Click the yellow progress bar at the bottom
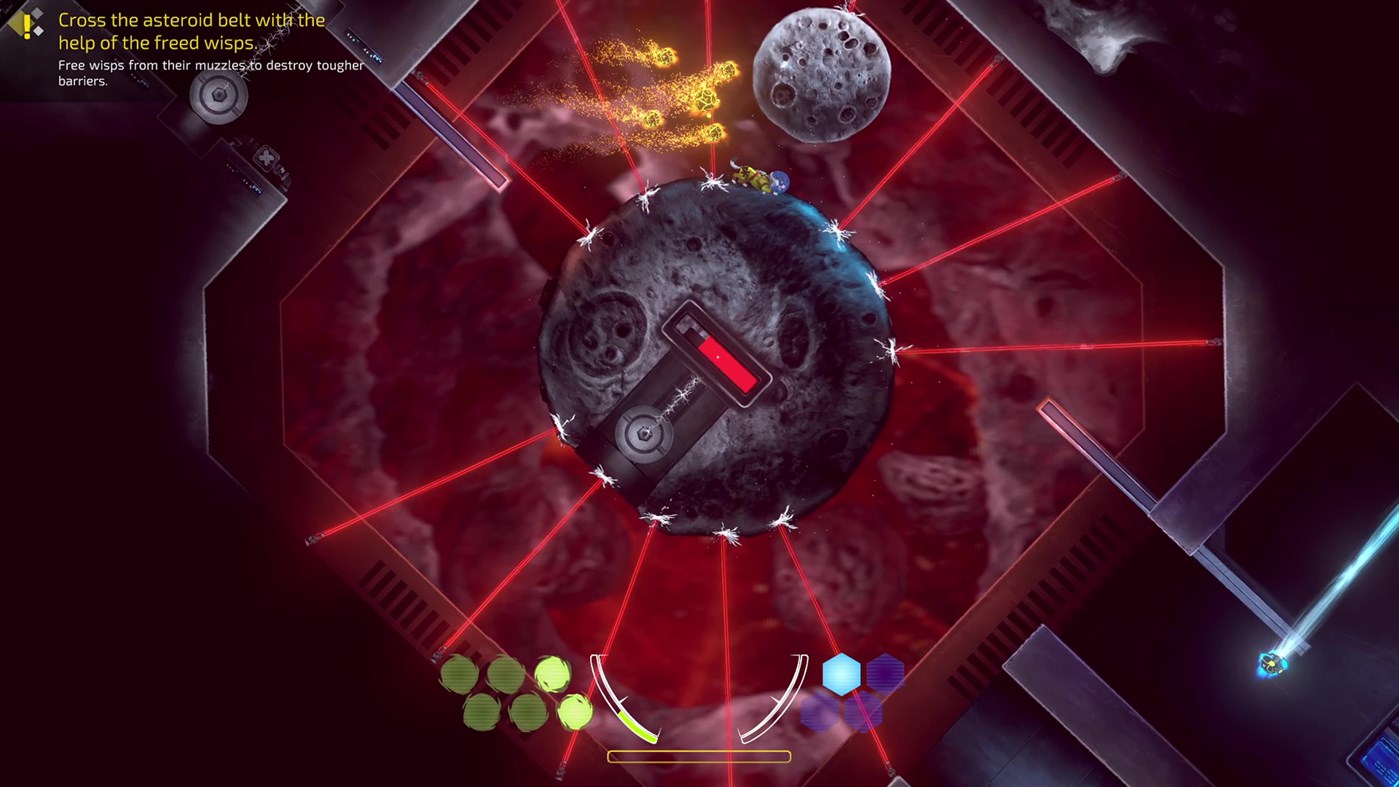 point(698,756)
